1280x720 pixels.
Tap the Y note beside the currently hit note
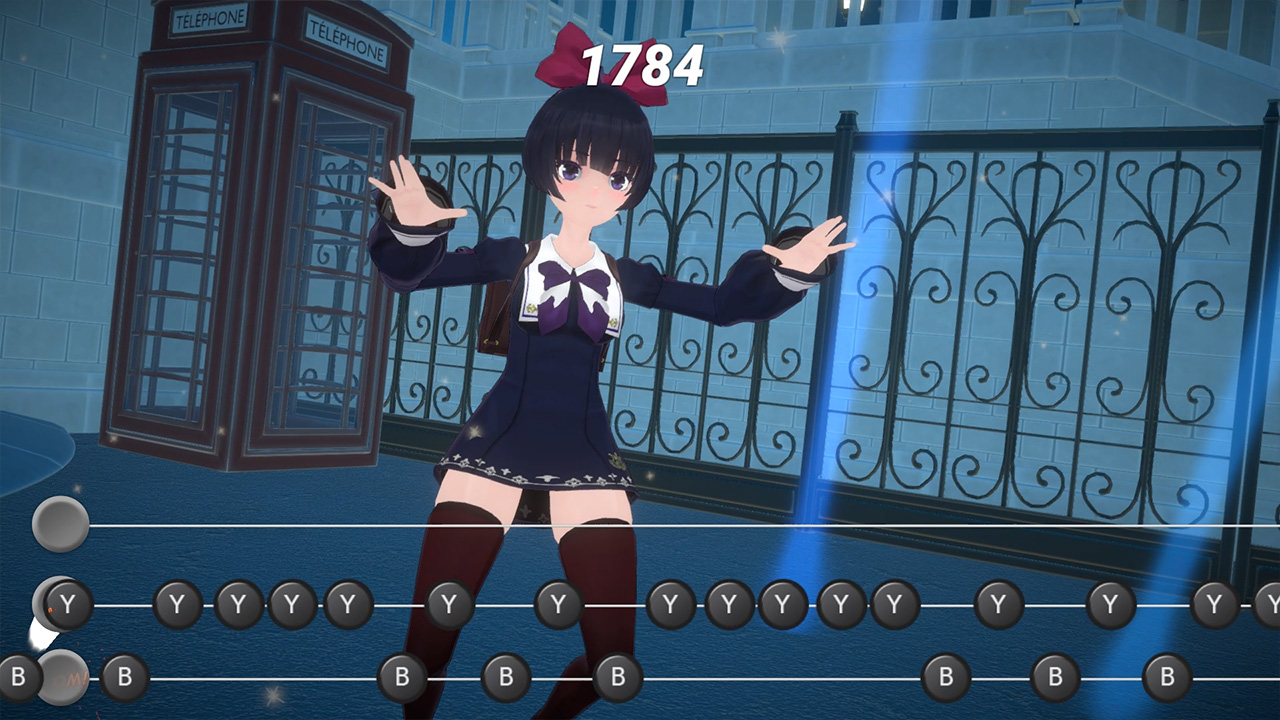click(177, 604)
